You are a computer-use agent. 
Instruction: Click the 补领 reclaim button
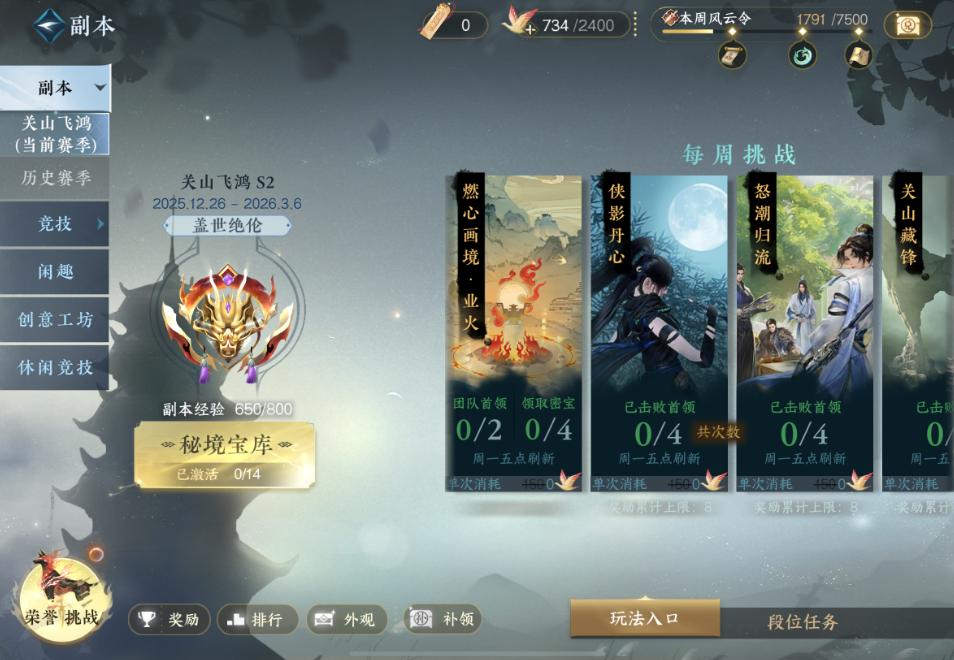(442, 620)
